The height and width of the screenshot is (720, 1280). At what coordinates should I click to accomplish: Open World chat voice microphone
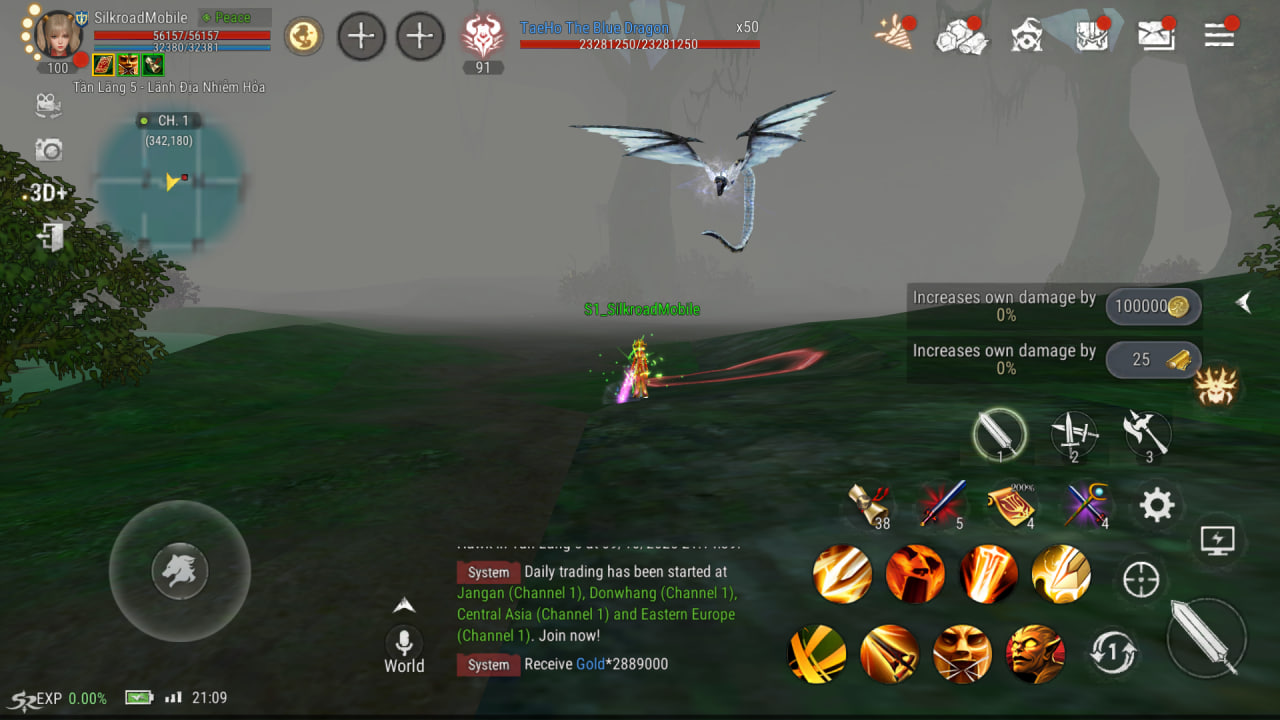coord(404,642)
